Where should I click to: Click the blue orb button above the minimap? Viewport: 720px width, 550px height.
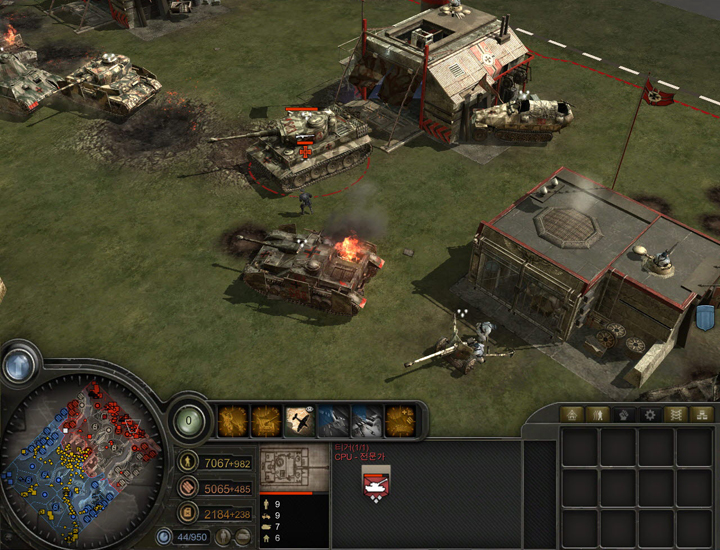click(x=18, y=365)
